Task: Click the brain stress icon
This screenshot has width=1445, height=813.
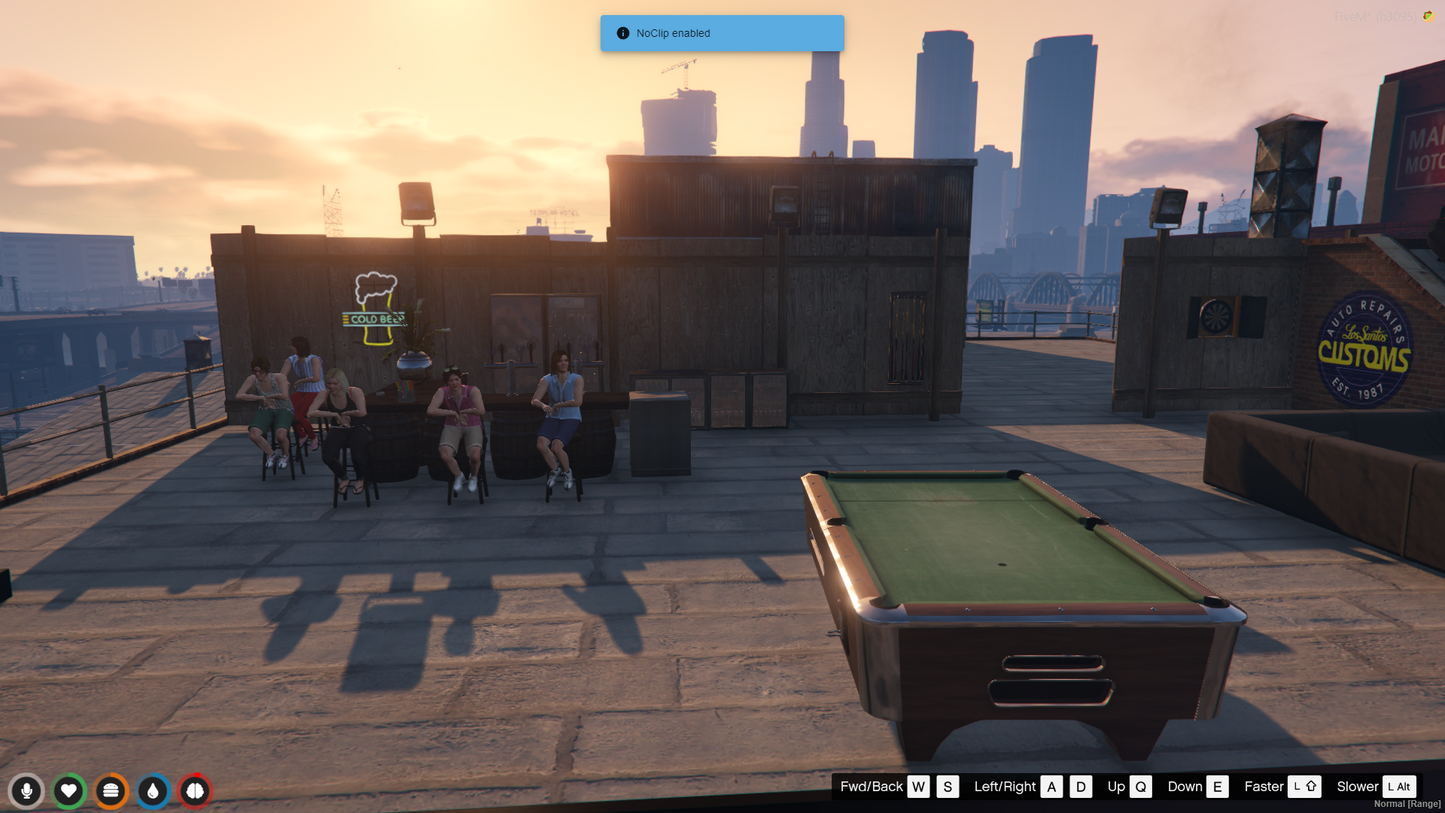Action: click(x=195, y=791)
